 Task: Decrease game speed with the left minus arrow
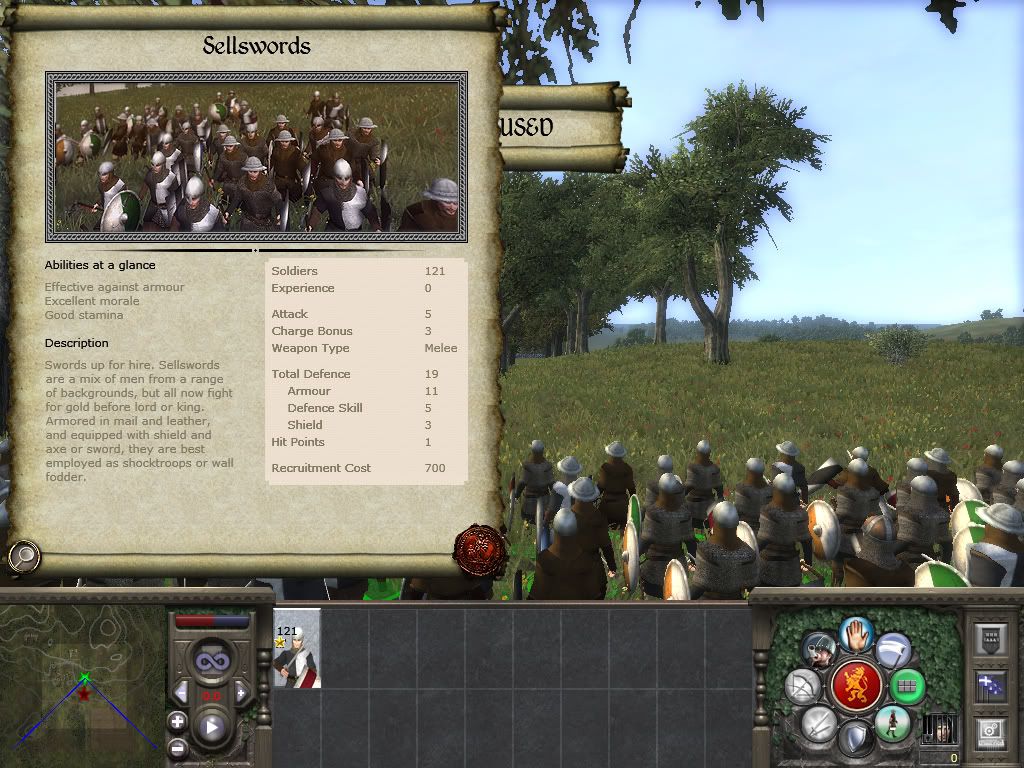(181, 693)
